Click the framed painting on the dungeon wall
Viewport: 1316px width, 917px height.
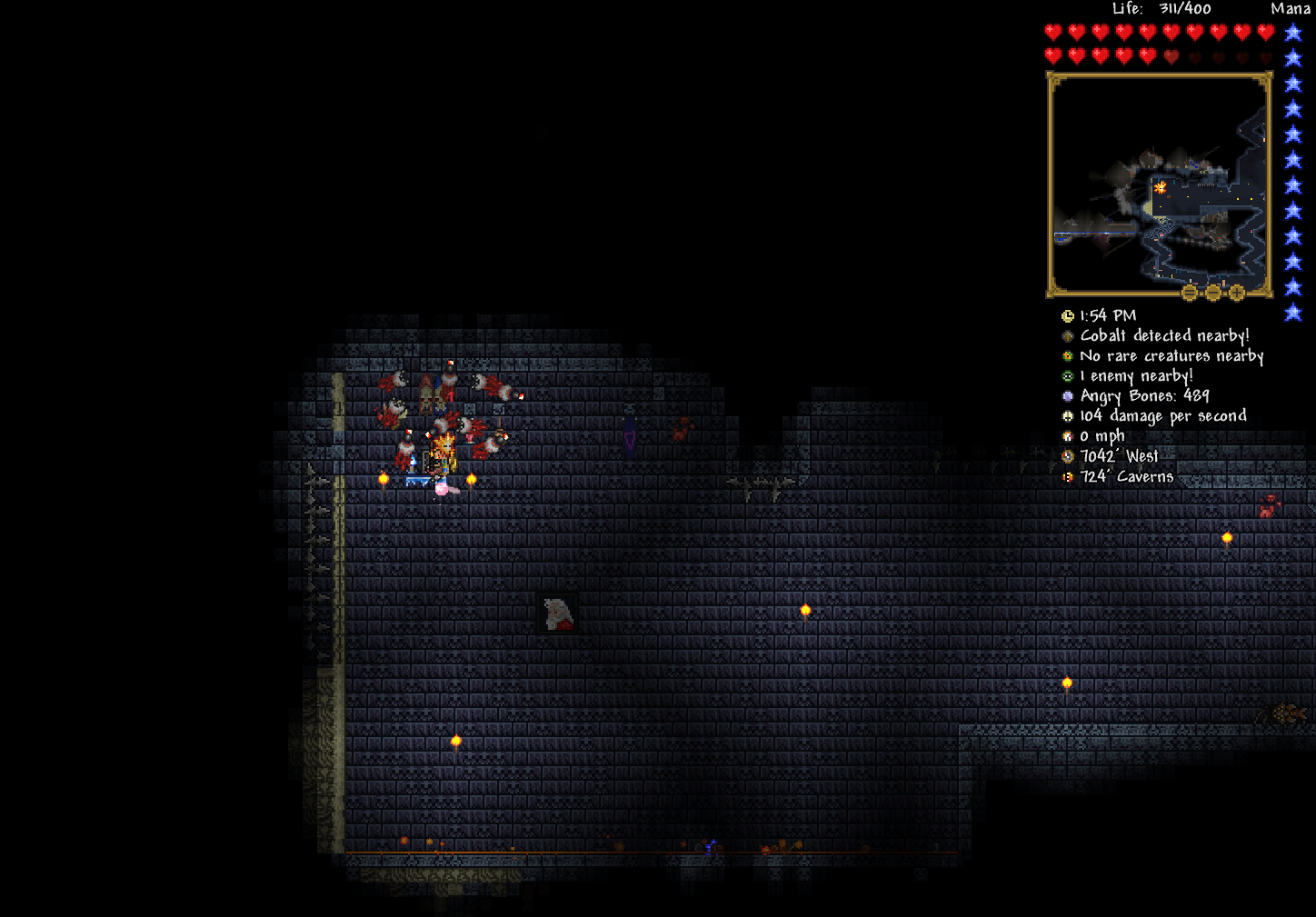pyautogui.click(x=556, y=613)
